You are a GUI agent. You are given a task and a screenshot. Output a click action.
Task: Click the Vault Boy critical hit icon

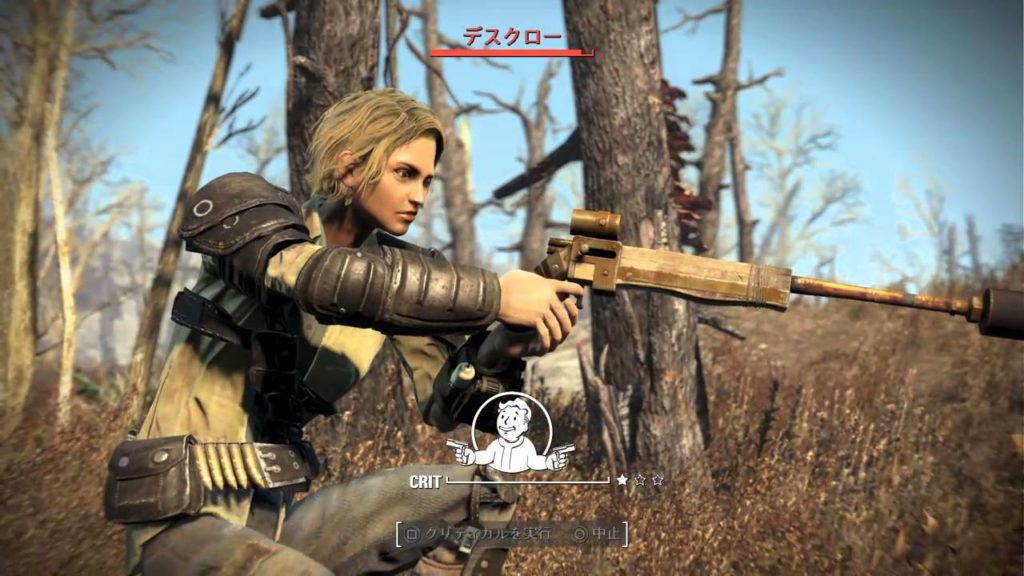(x=511, y=436)
